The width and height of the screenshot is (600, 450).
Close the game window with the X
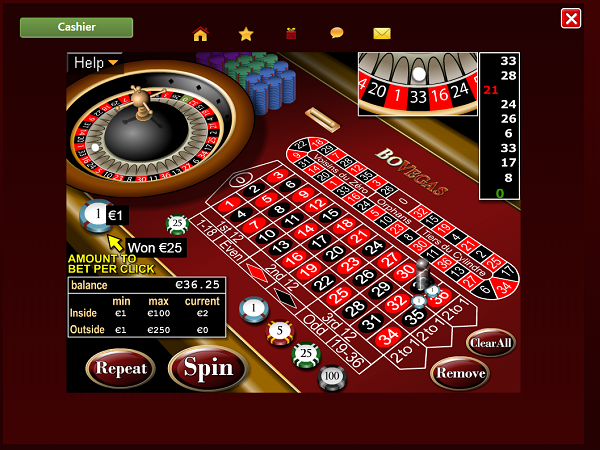click(571, 18)
